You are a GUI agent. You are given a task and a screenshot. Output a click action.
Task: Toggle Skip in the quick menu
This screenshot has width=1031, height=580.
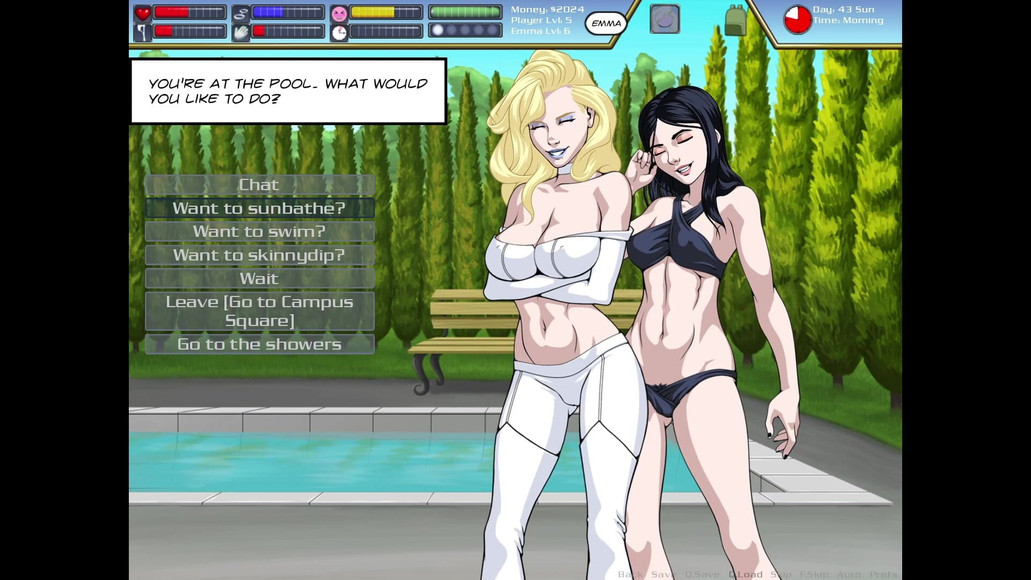[782, 574]
